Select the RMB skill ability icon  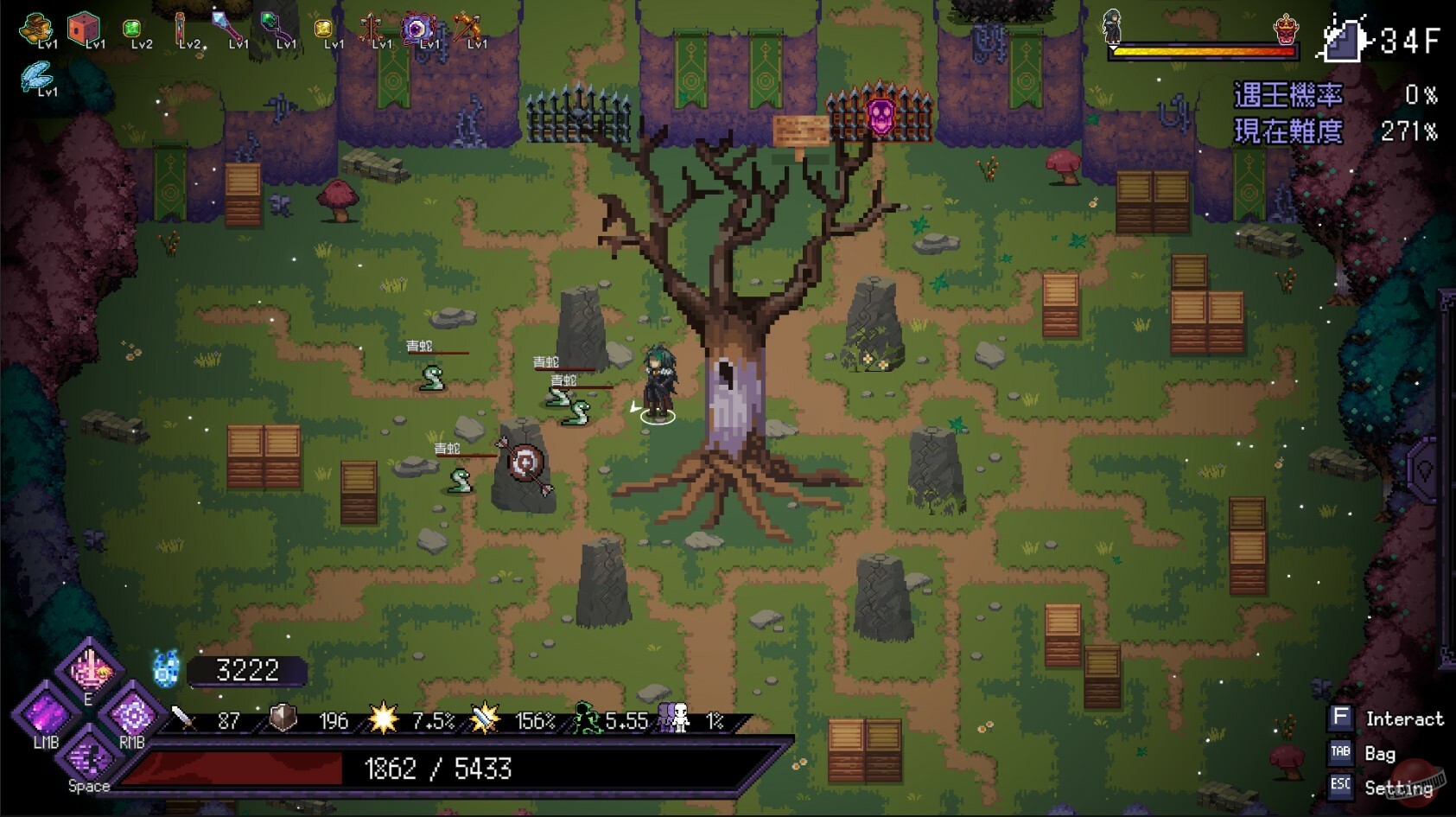point(133,716)
